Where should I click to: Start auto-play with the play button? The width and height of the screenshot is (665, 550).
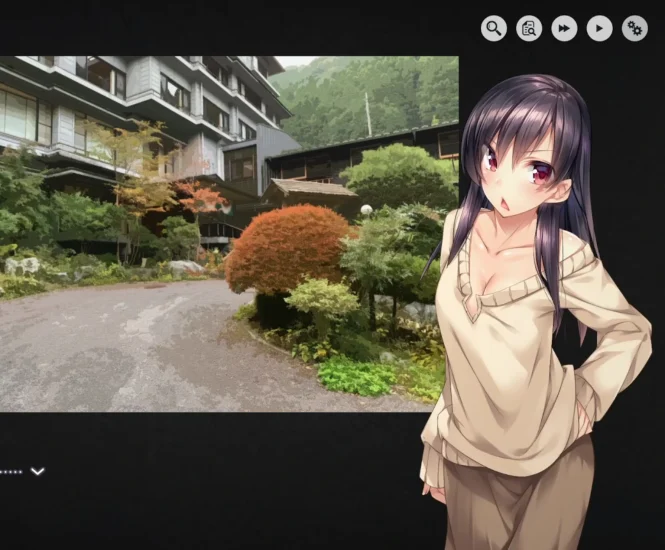tap(599, 28)
